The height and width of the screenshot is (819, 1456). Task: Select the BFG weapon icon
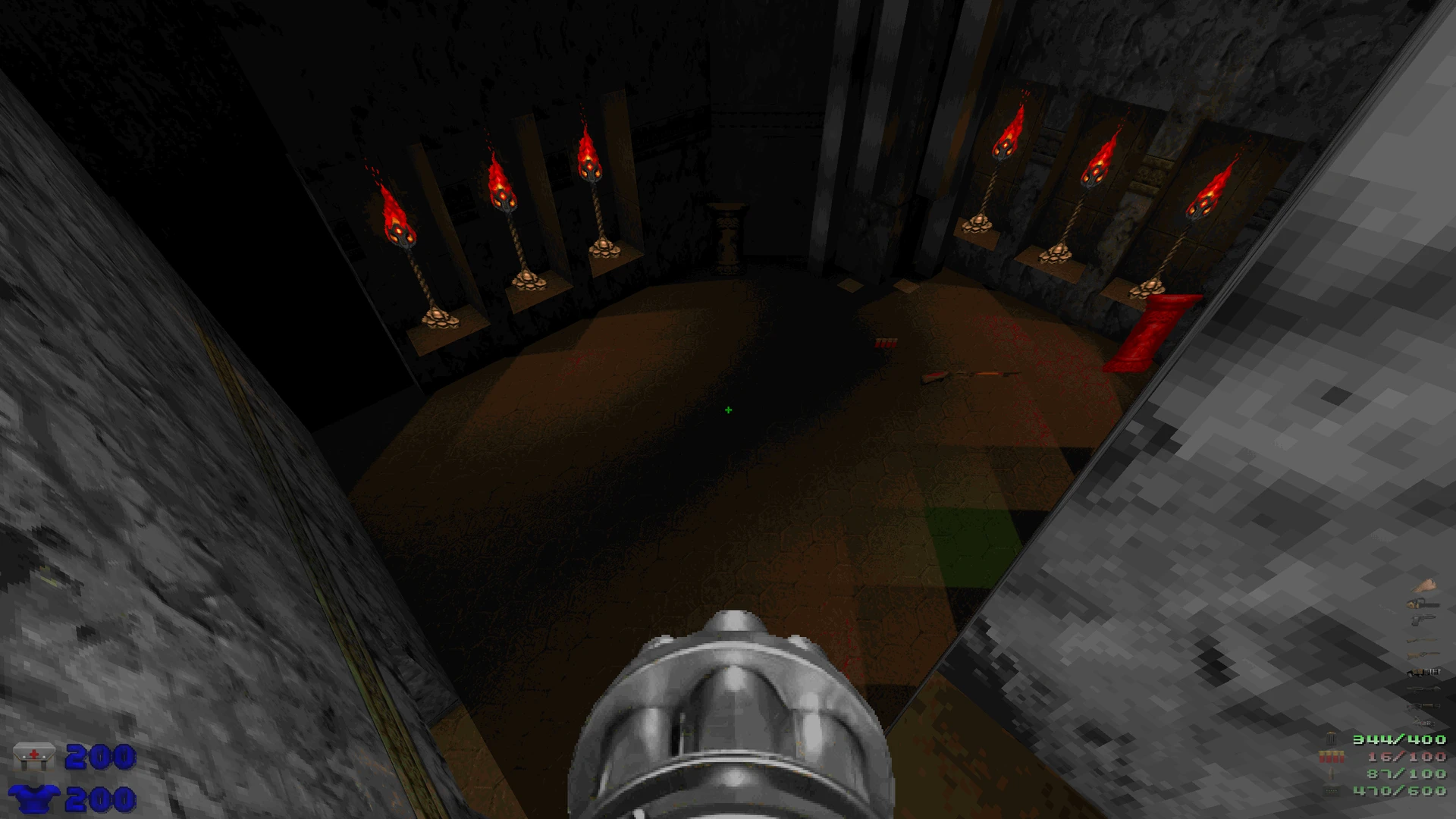(1423, 721)
